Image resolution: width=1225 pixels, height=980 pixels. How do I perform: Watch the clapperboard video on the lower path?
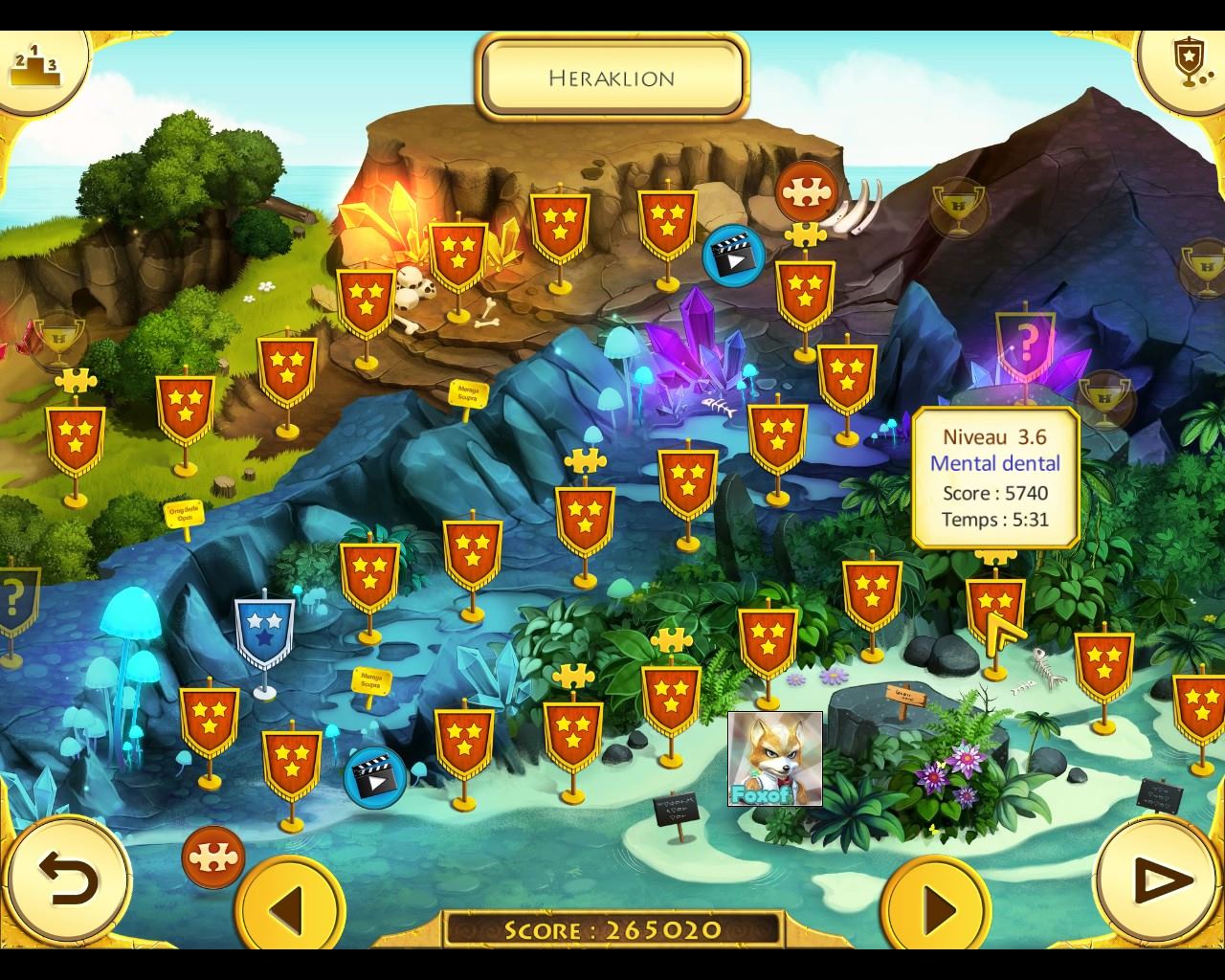pos(374,776)
